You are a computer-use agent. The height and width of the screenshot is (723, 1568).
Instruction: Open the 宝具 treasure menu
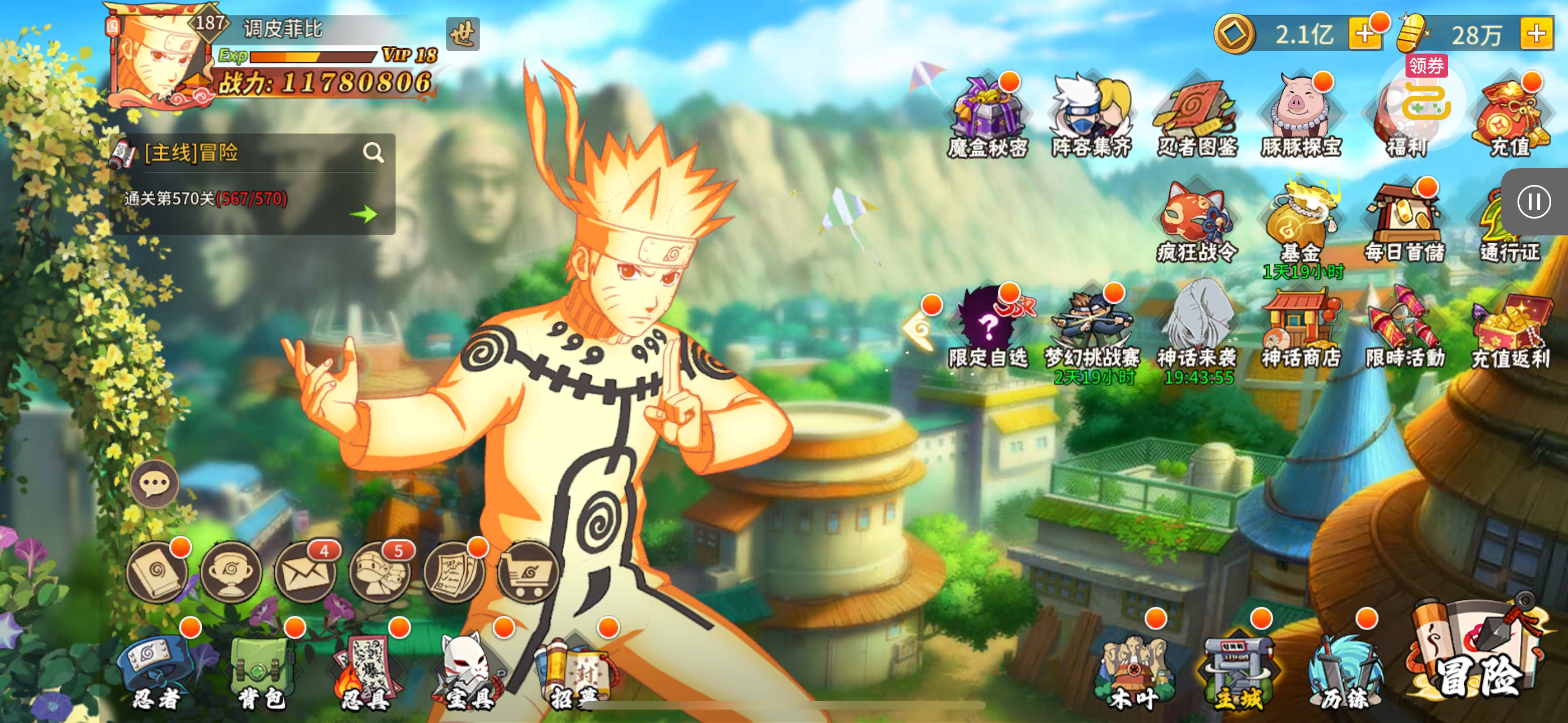click(x=470, y=673)
